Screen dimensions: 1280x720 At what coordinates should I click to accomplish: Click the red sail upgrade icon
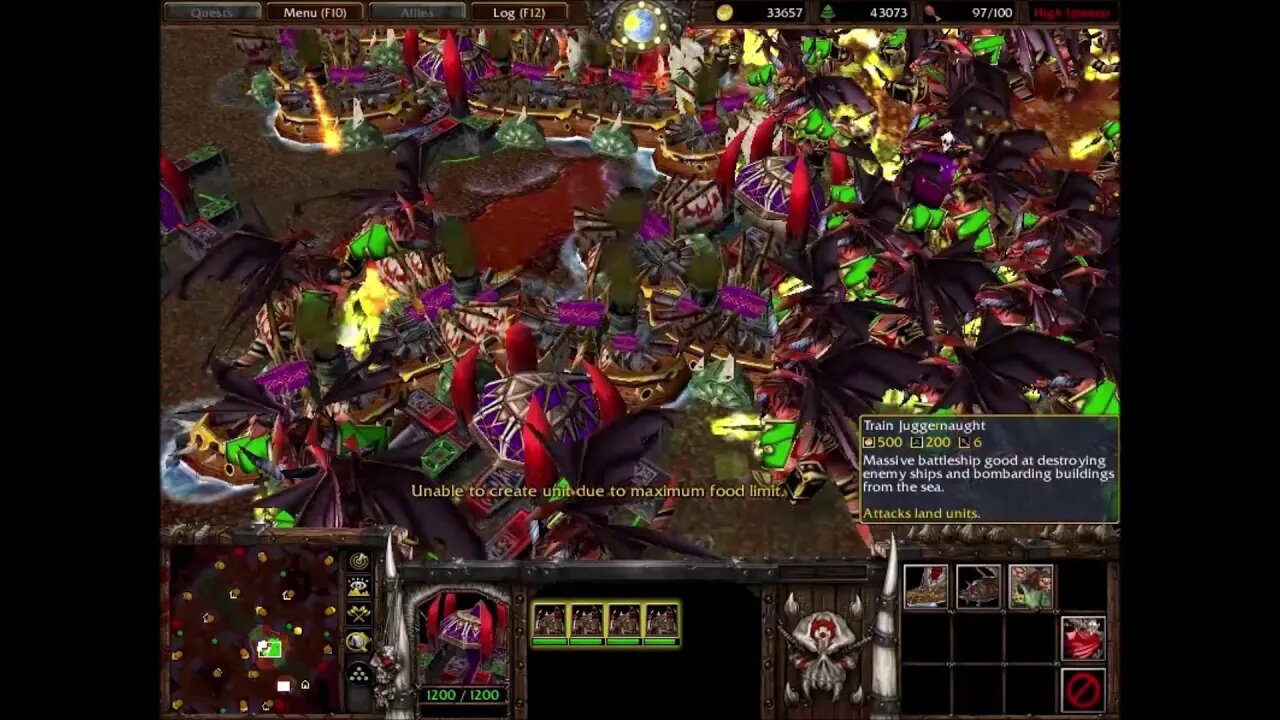click(x=1083, y=637)
